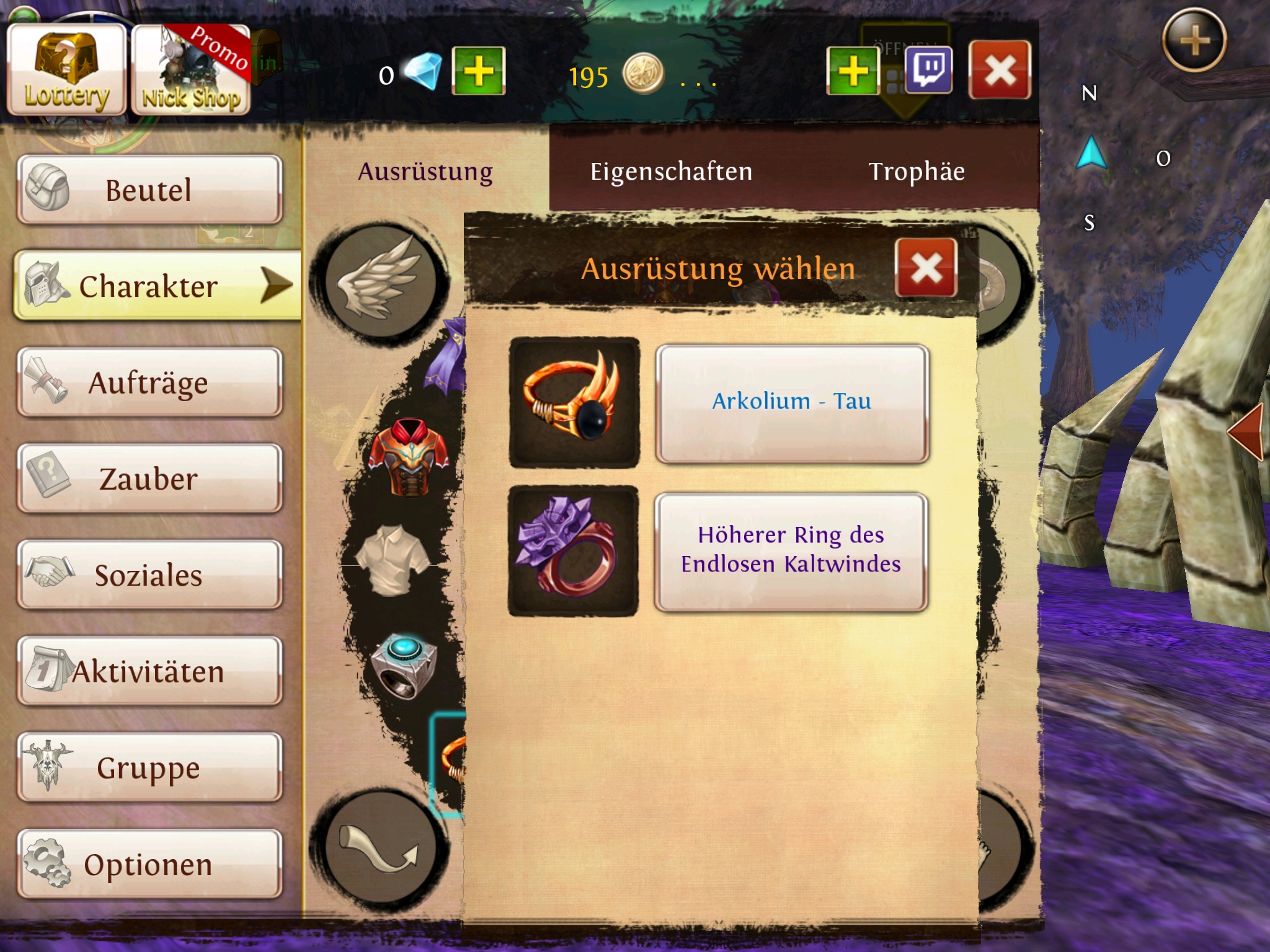The height and width of the screenshot is (952, 1270).
Task: Close the main menu window
Action: [1000, 71]
